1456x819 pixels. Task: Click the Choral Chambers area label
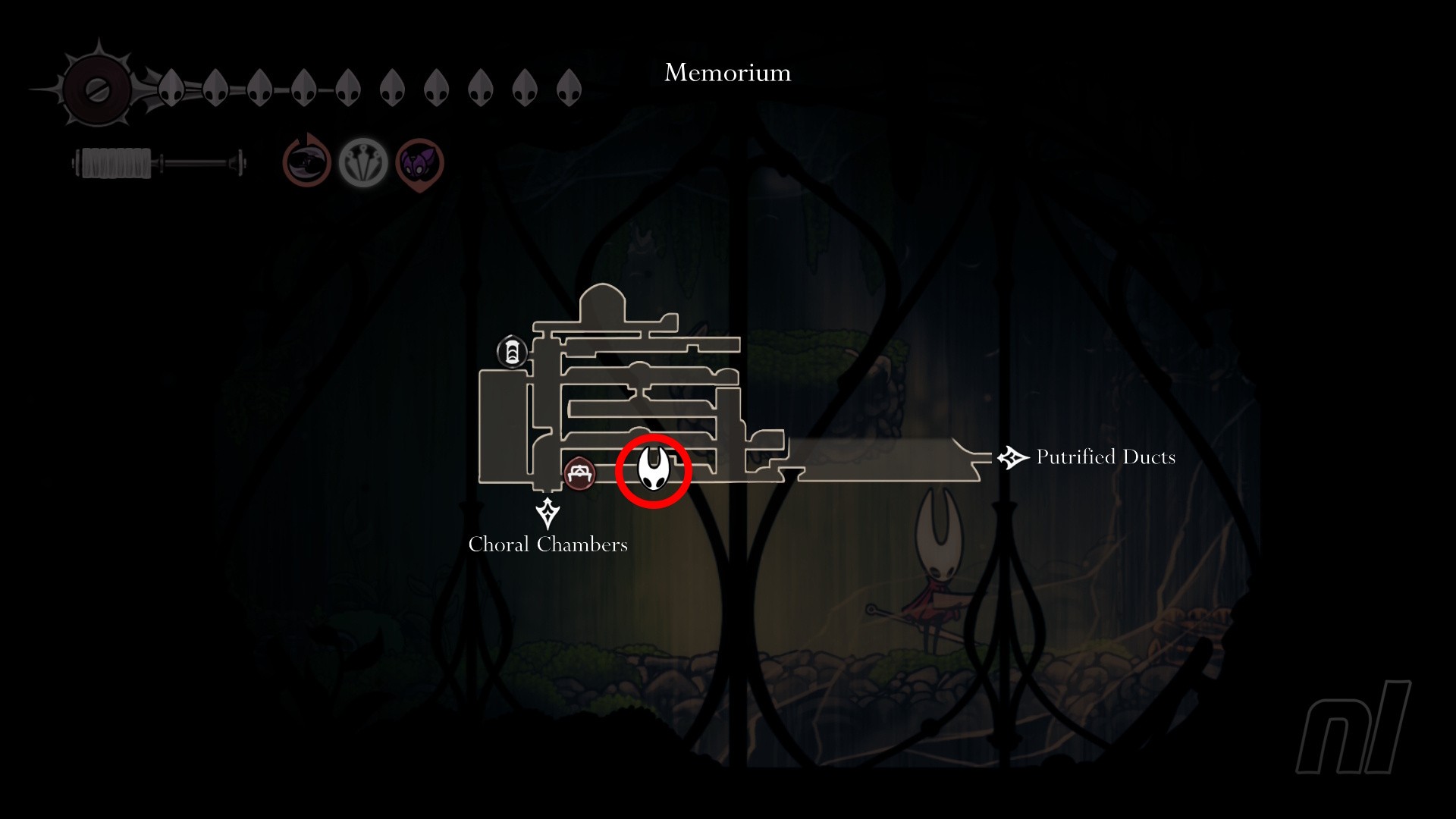(x=548, y=544)
